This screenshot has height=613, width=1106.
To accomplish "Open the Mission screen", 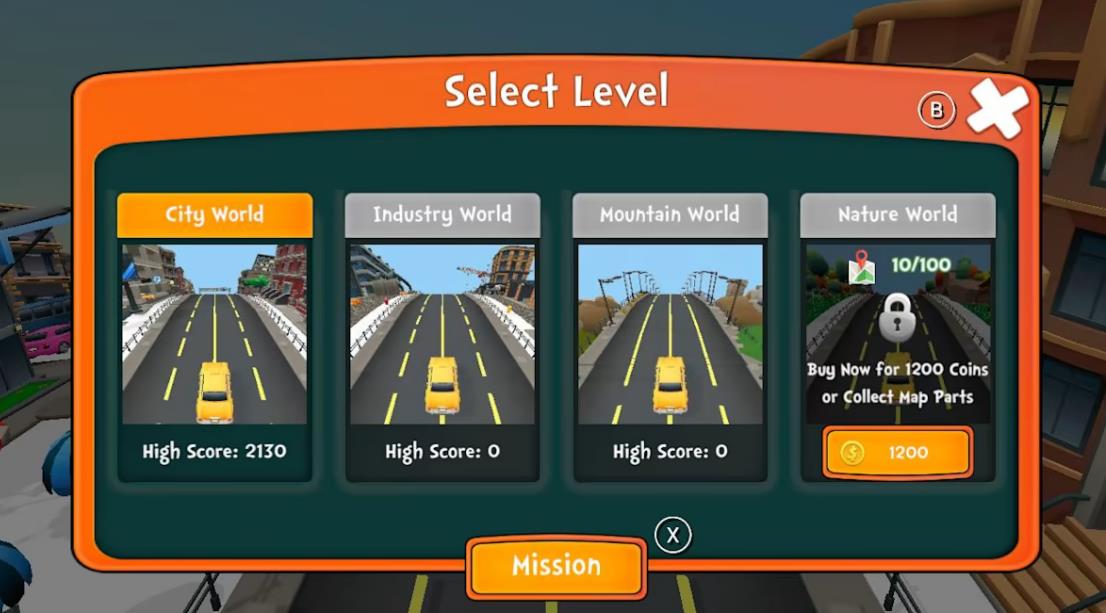I will [556, 566].
